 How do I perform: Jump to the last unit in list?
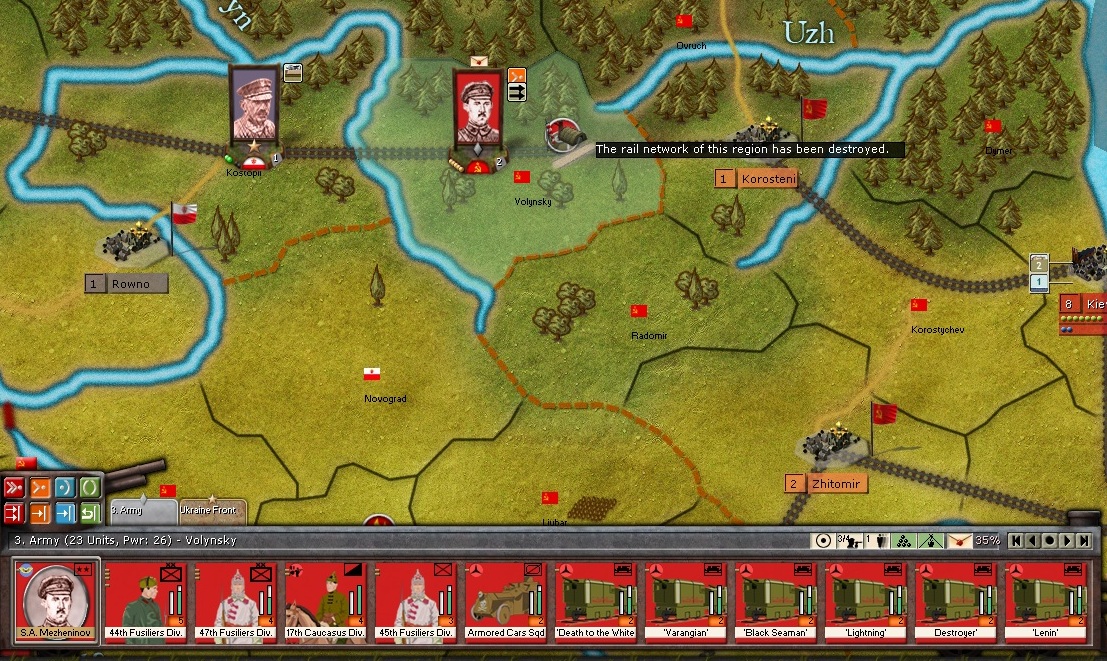pos(1085,541)
